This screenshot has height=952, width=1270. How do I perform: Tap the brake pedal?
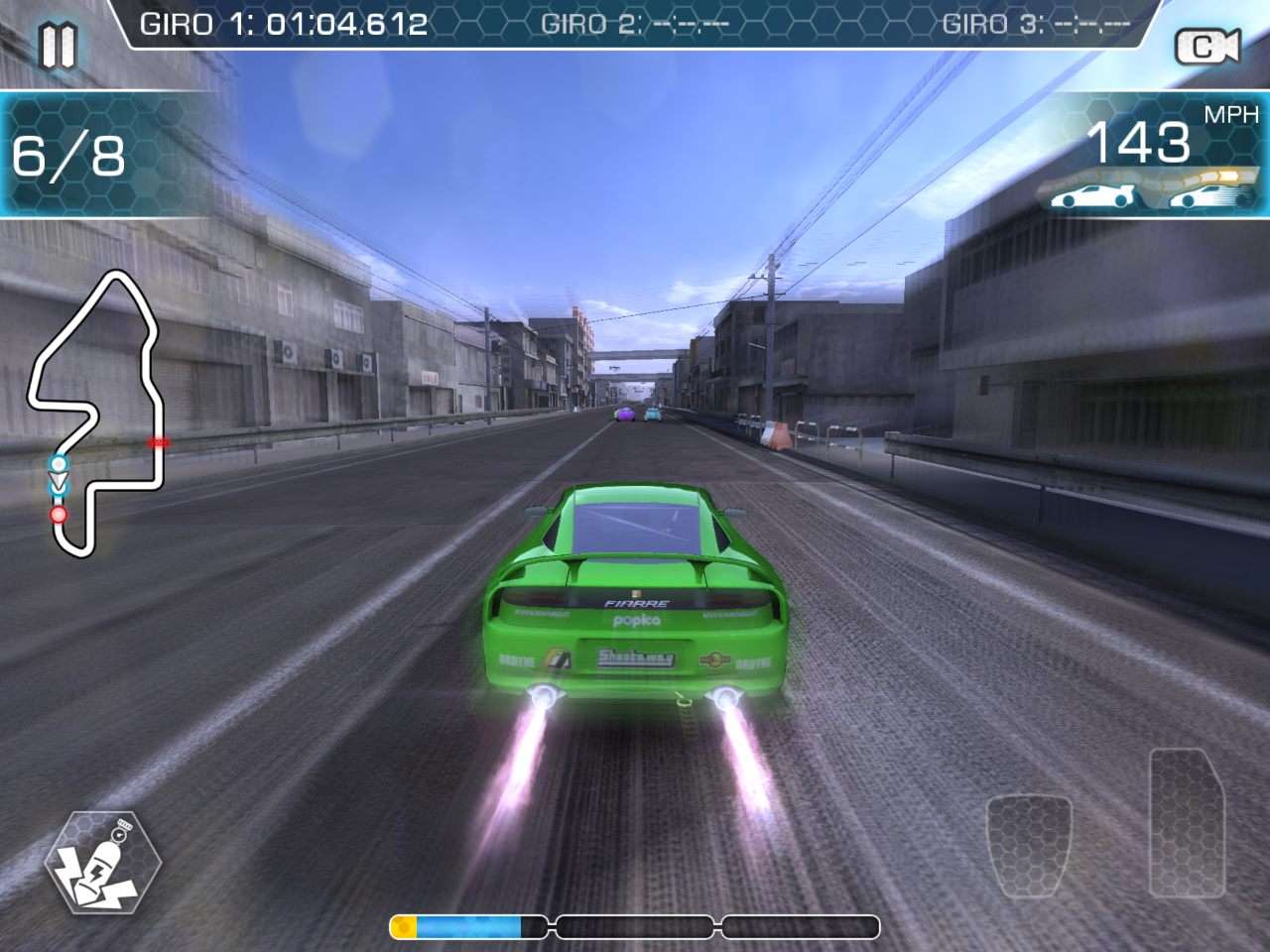(1029, 843)
